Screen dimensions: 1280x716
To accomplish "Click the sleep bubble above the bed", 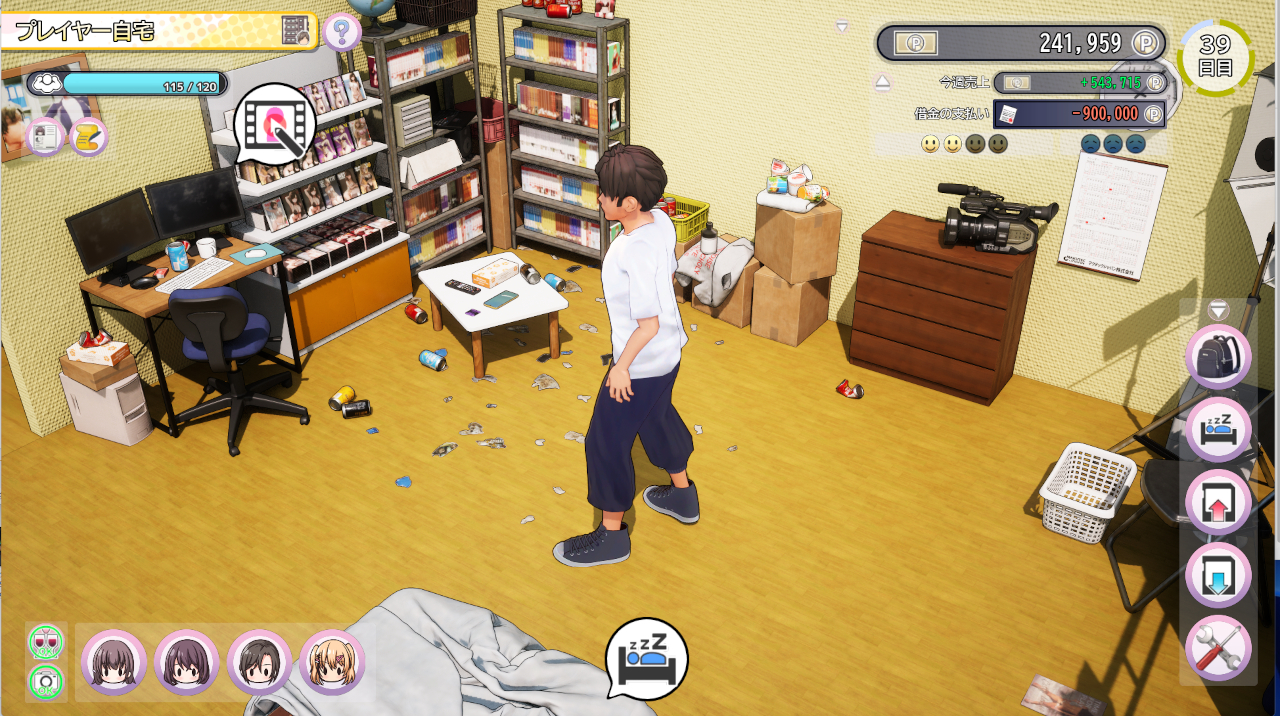I will 646,655.
